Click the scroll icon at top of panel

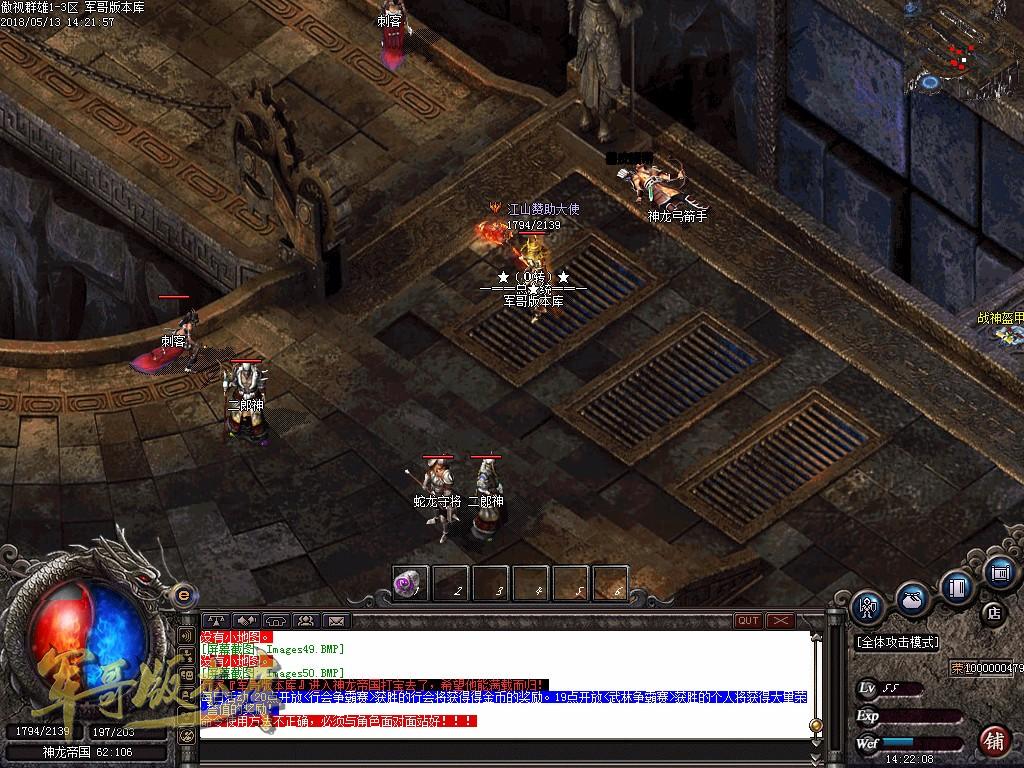(x=999, y=572)
